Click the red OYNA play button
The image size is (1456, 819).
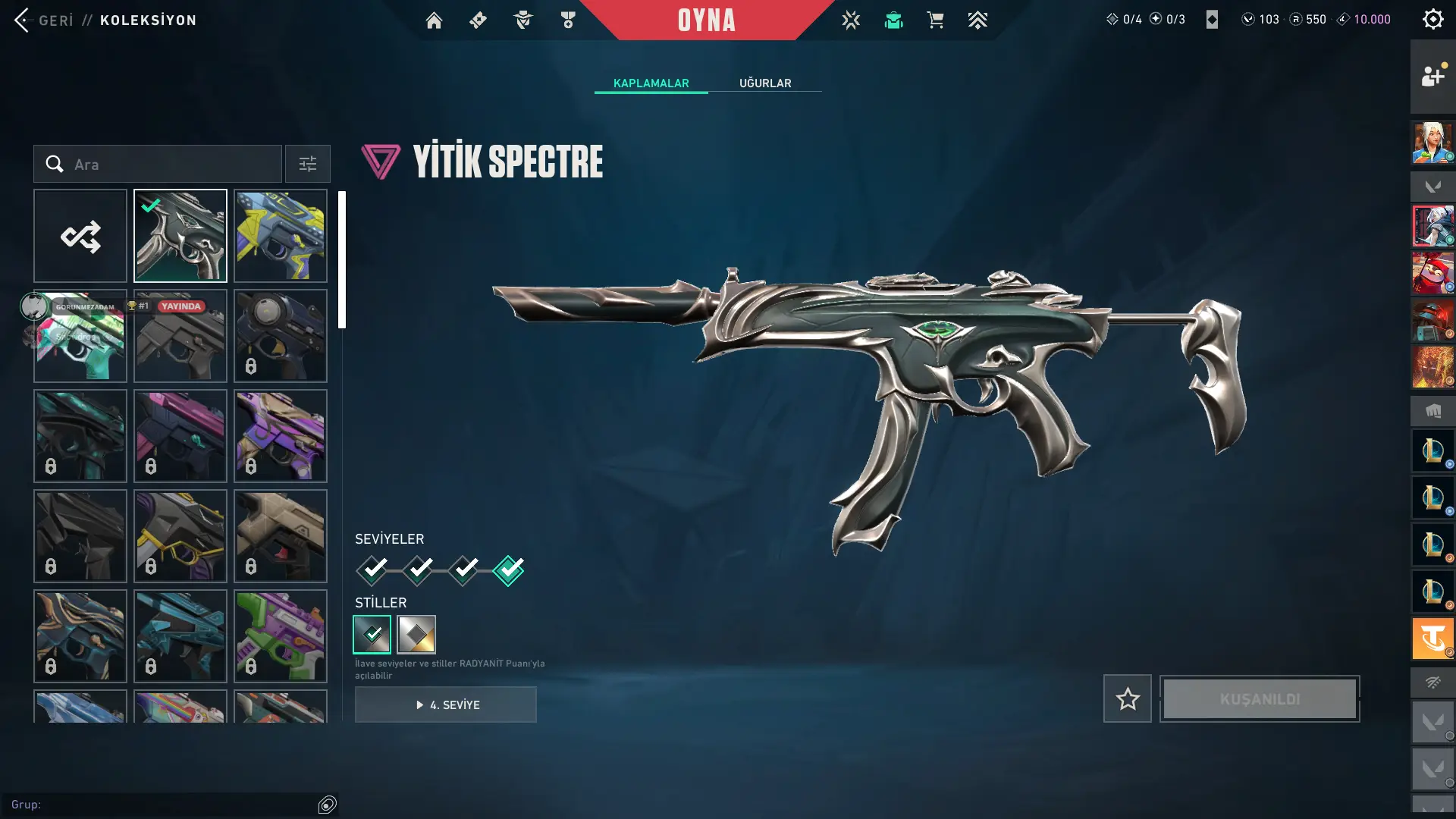pyautogui.click(x=706, y=20)
